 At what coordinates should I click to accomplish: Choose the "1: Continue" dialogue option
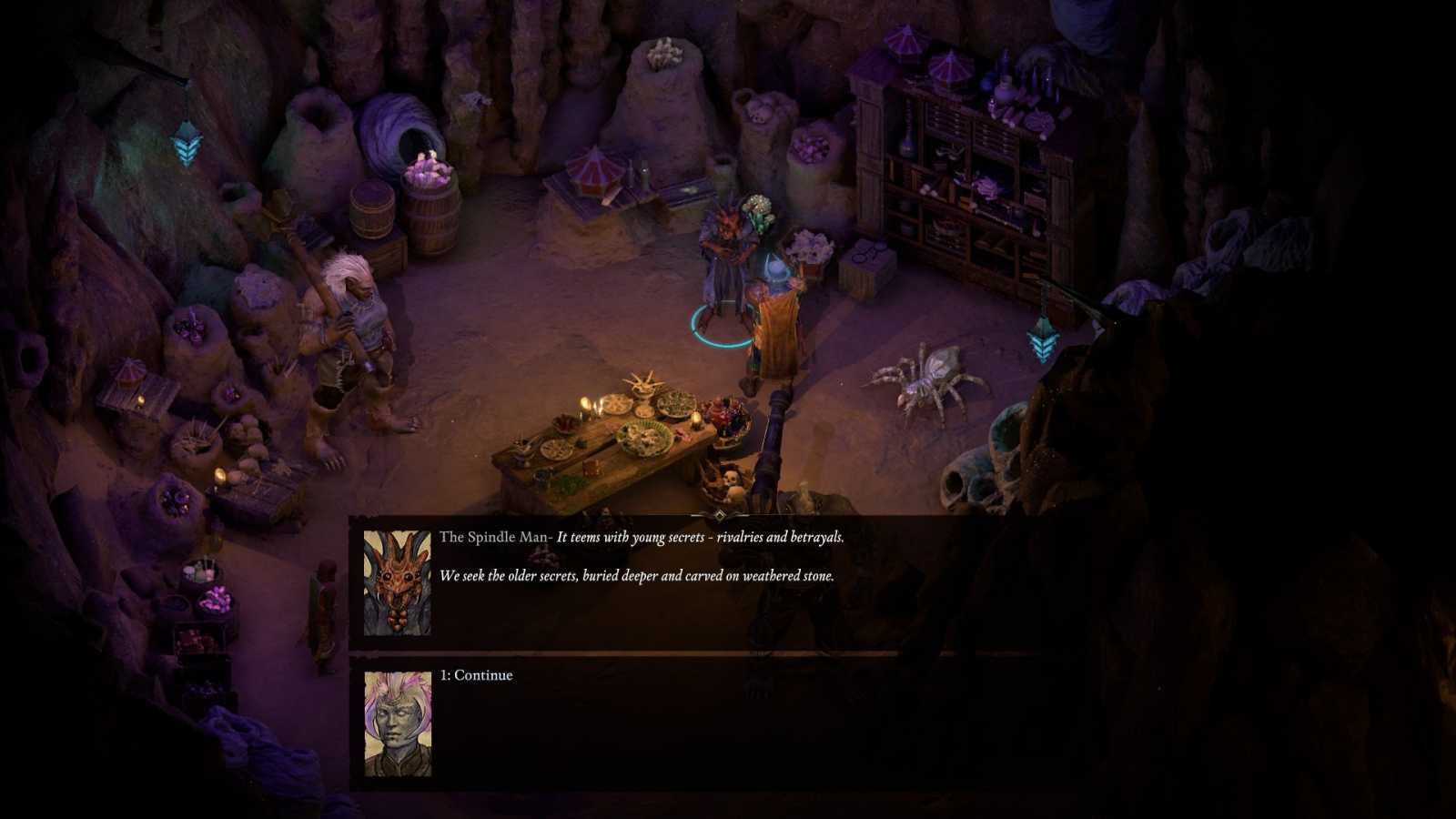pos(476,675)
